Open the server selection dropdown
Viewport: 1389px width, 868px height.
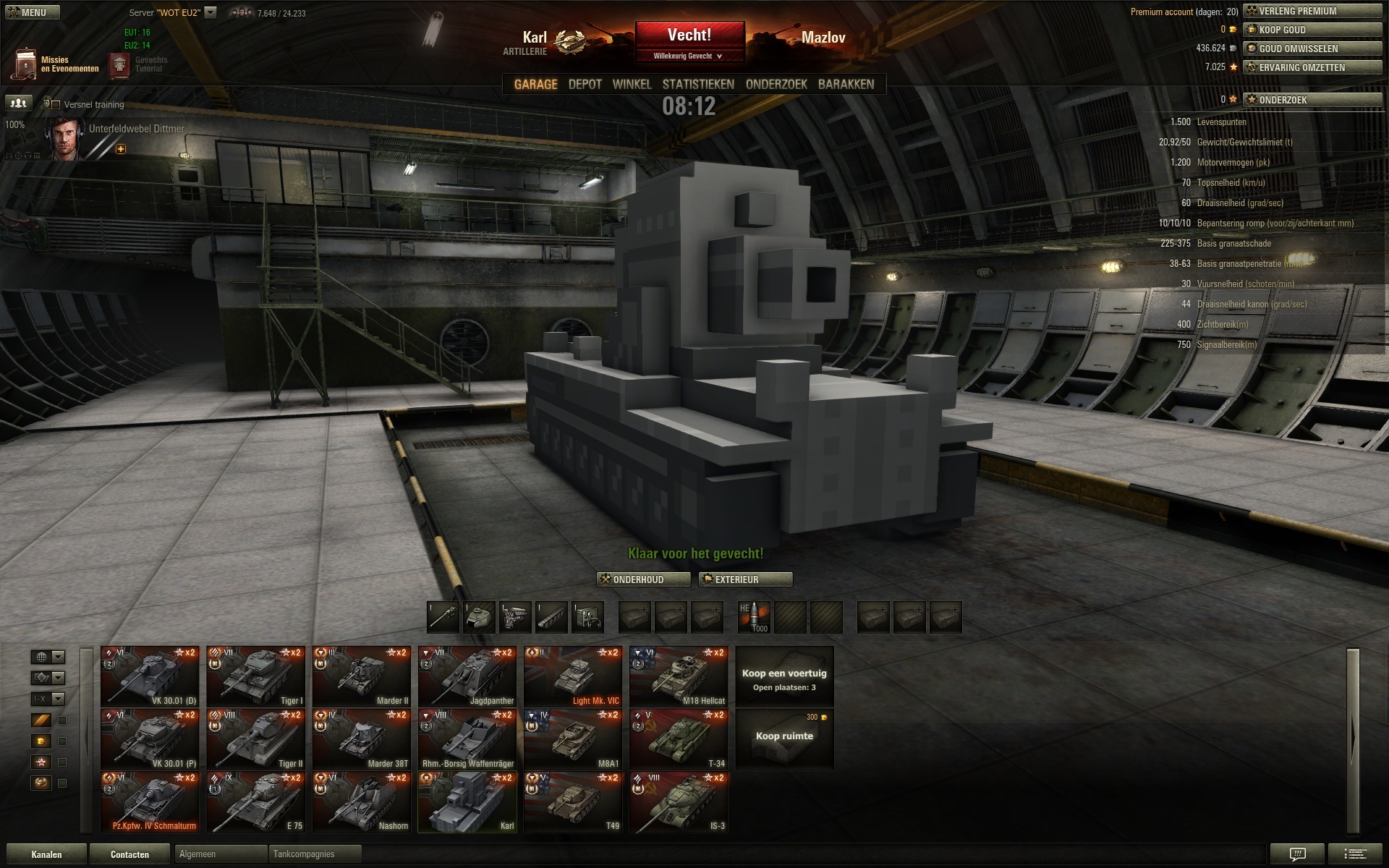click(x=211, y=12)
